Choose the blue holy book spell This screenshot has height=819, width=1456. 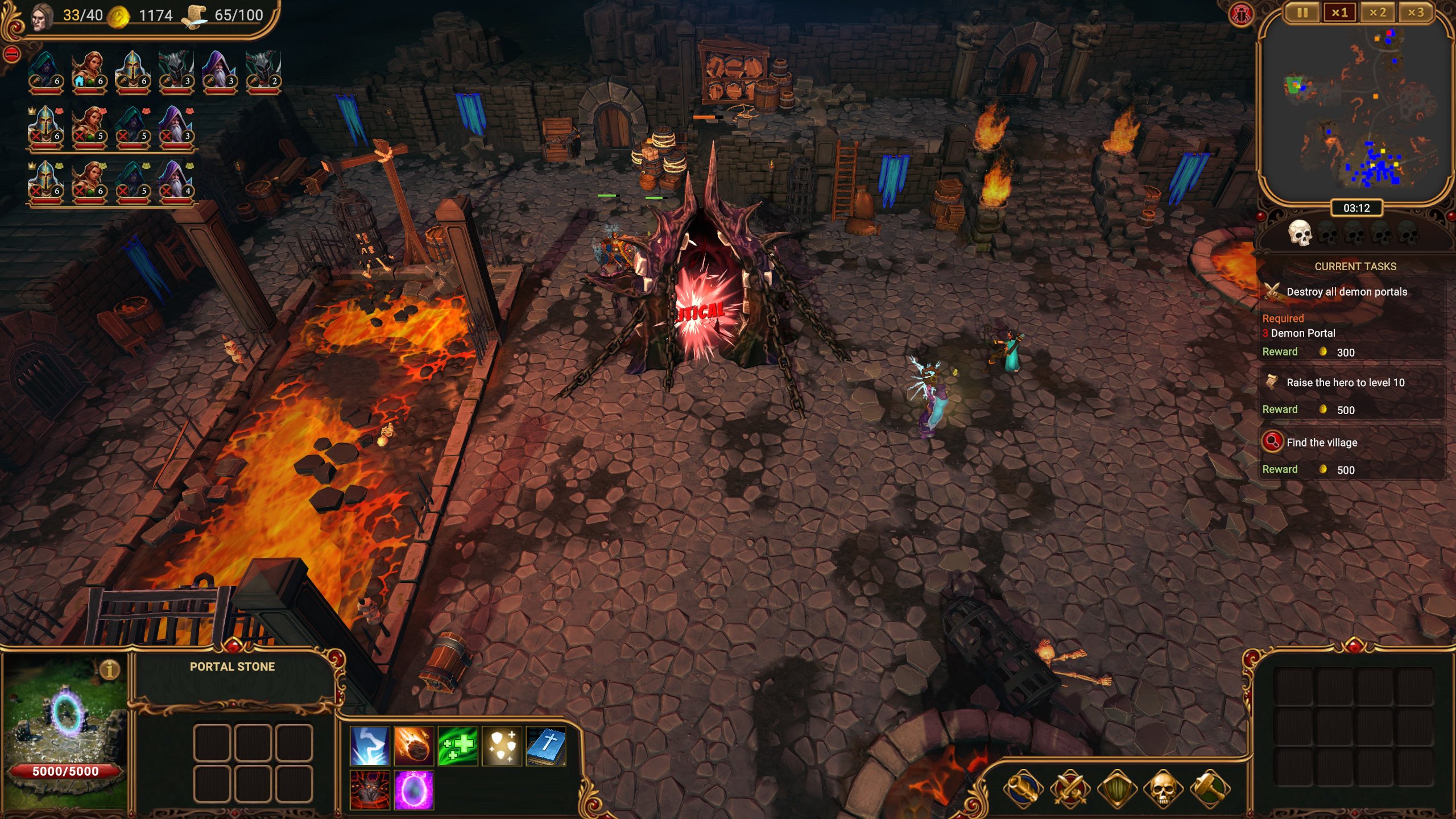pyautogui.click(x=546, y=746)
